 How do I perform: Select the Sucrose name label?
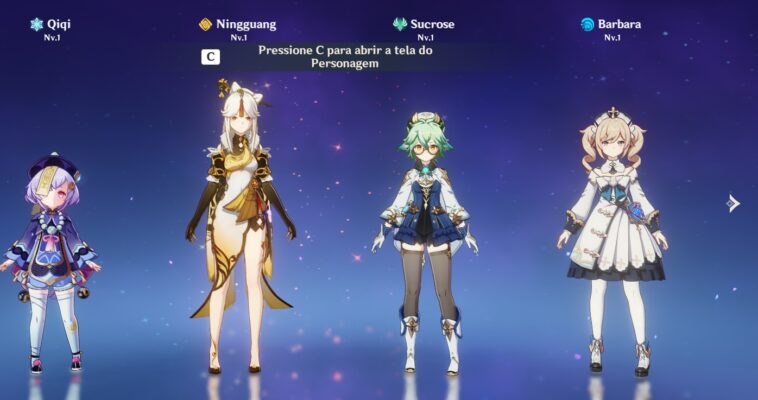tap(431, 24)
